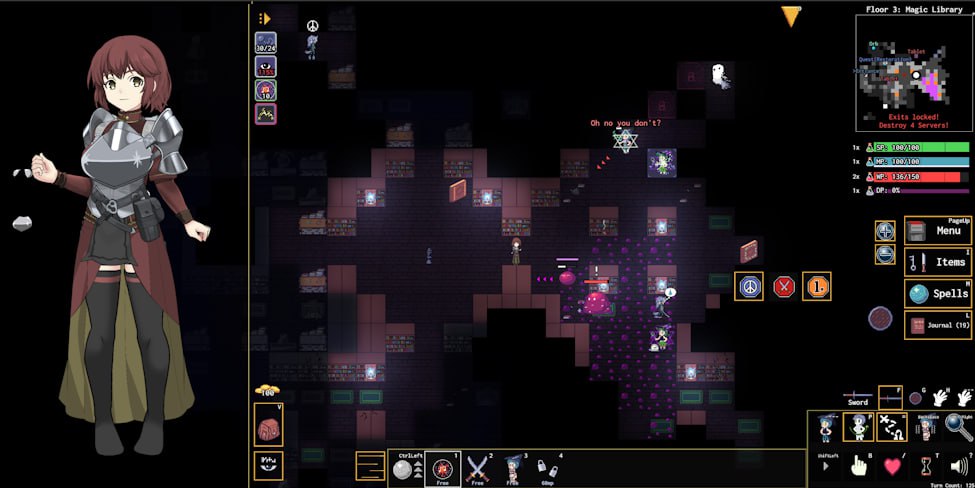Toggle the dotted path autopath icon
The width and height of the screenshot is (975, 488).
pyautogui.click(x=891, y=427)
